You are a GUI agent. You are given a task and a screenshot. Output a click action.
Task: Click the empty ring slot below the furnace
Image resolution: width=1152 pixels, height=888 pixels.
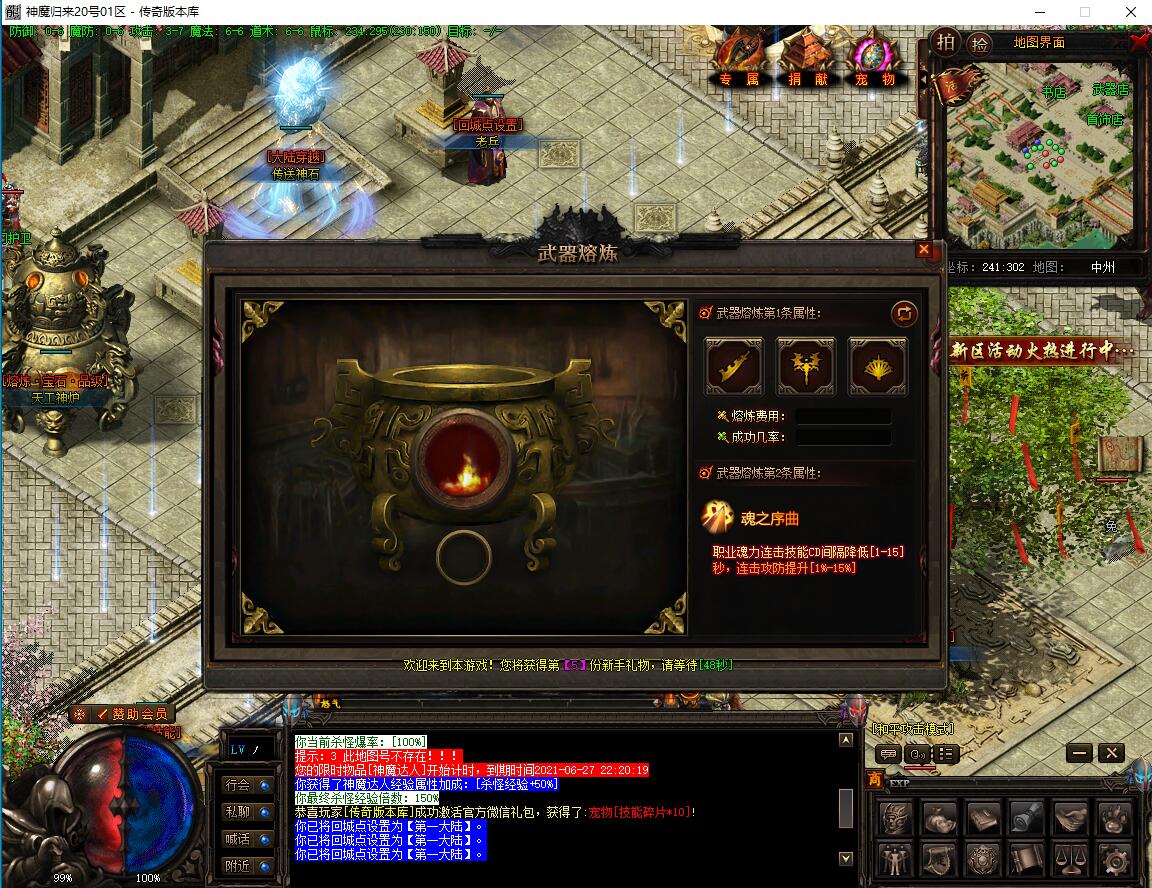[464, 557]
